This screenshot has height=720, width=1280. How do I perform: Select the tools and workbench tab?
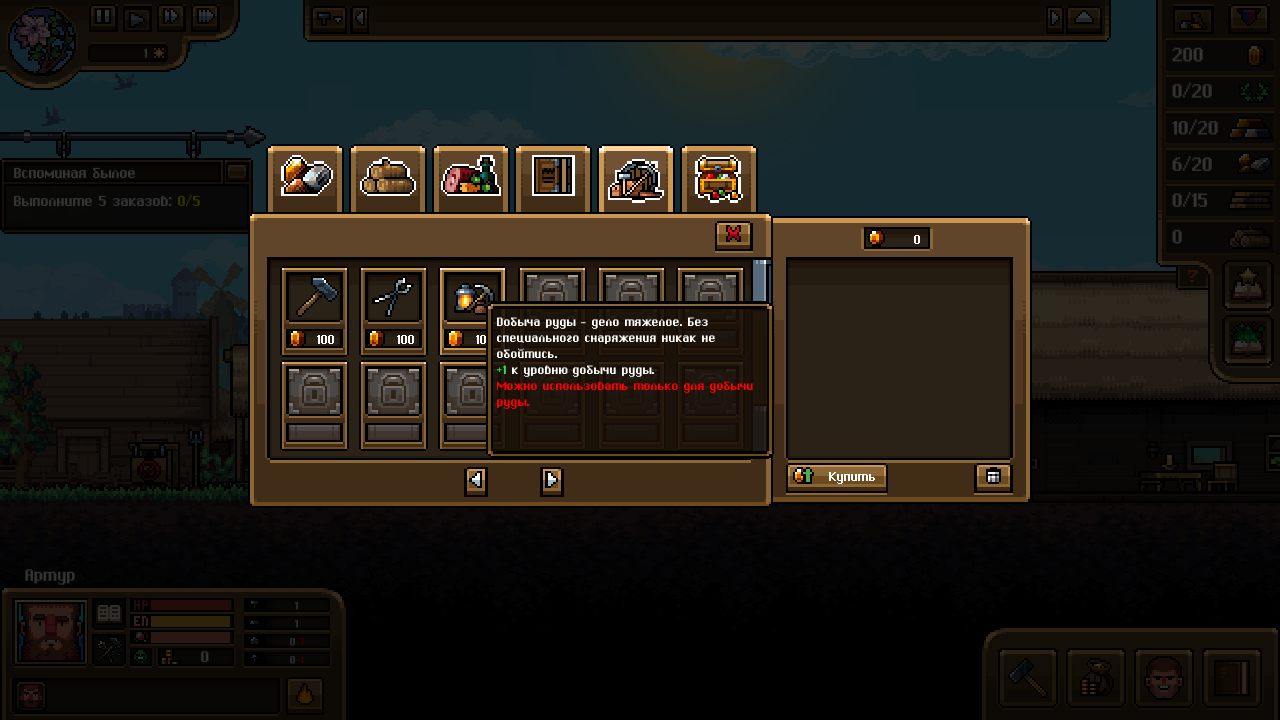coord(635,179)
